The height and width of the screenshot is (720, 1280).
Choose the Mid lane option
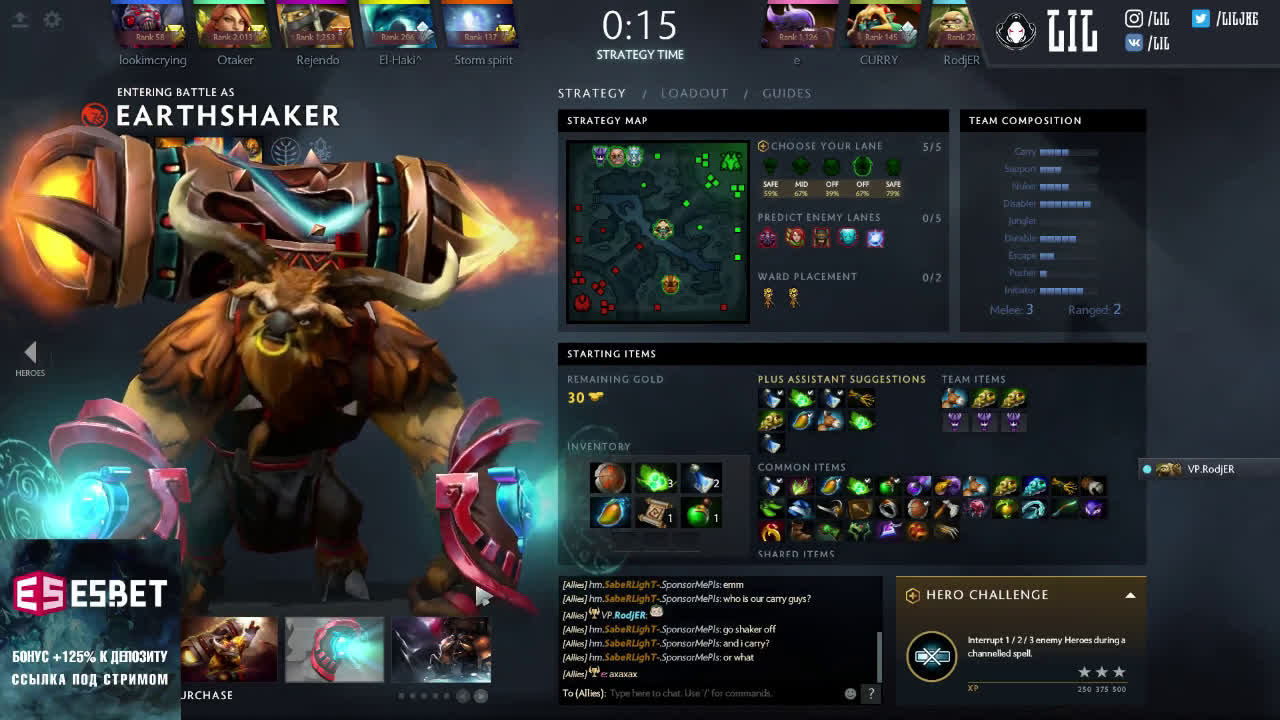tap(801, 167)
